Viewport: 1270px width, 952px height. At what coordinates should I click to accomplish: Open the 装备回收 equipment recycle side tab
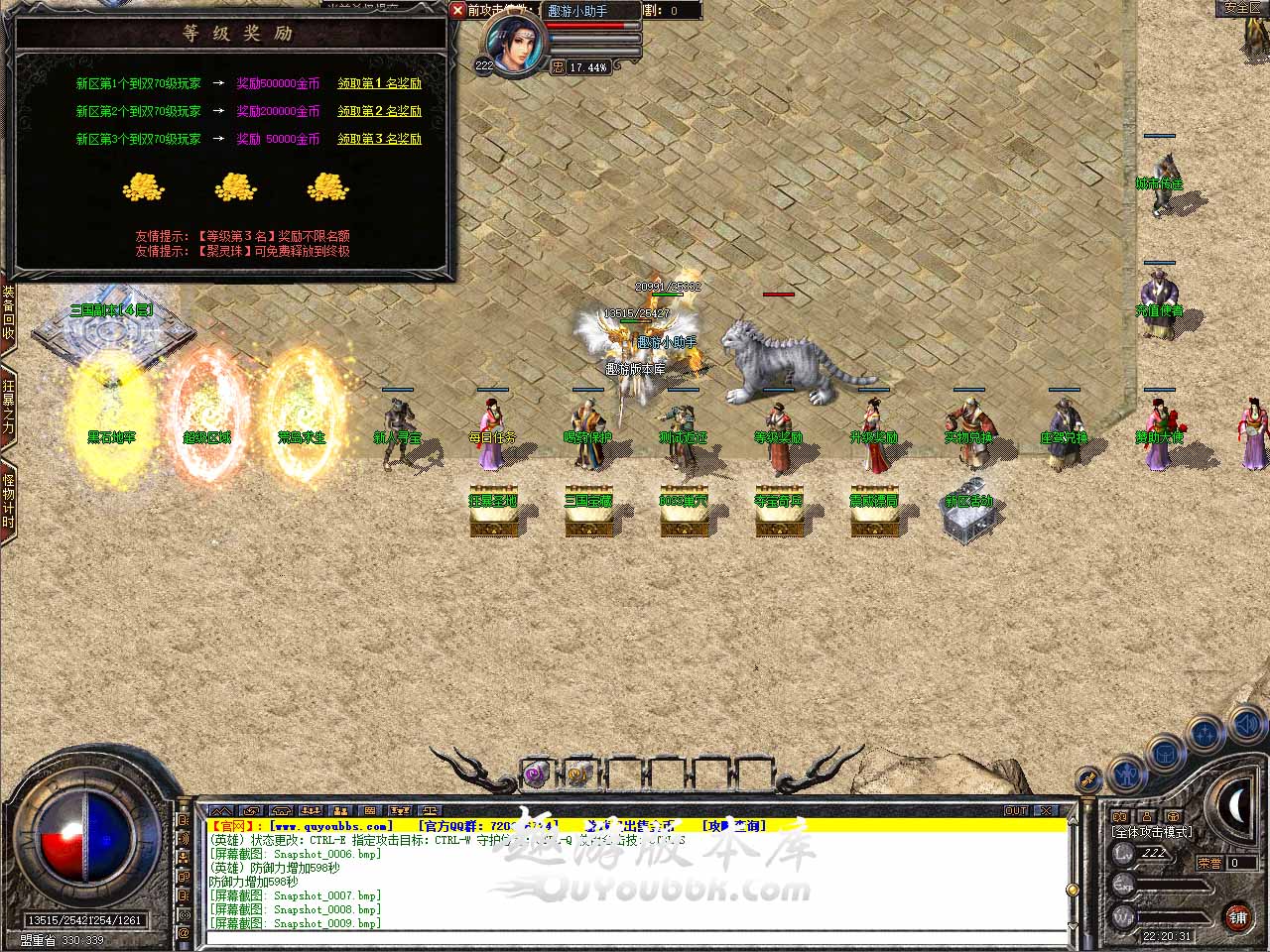point(8,313)
